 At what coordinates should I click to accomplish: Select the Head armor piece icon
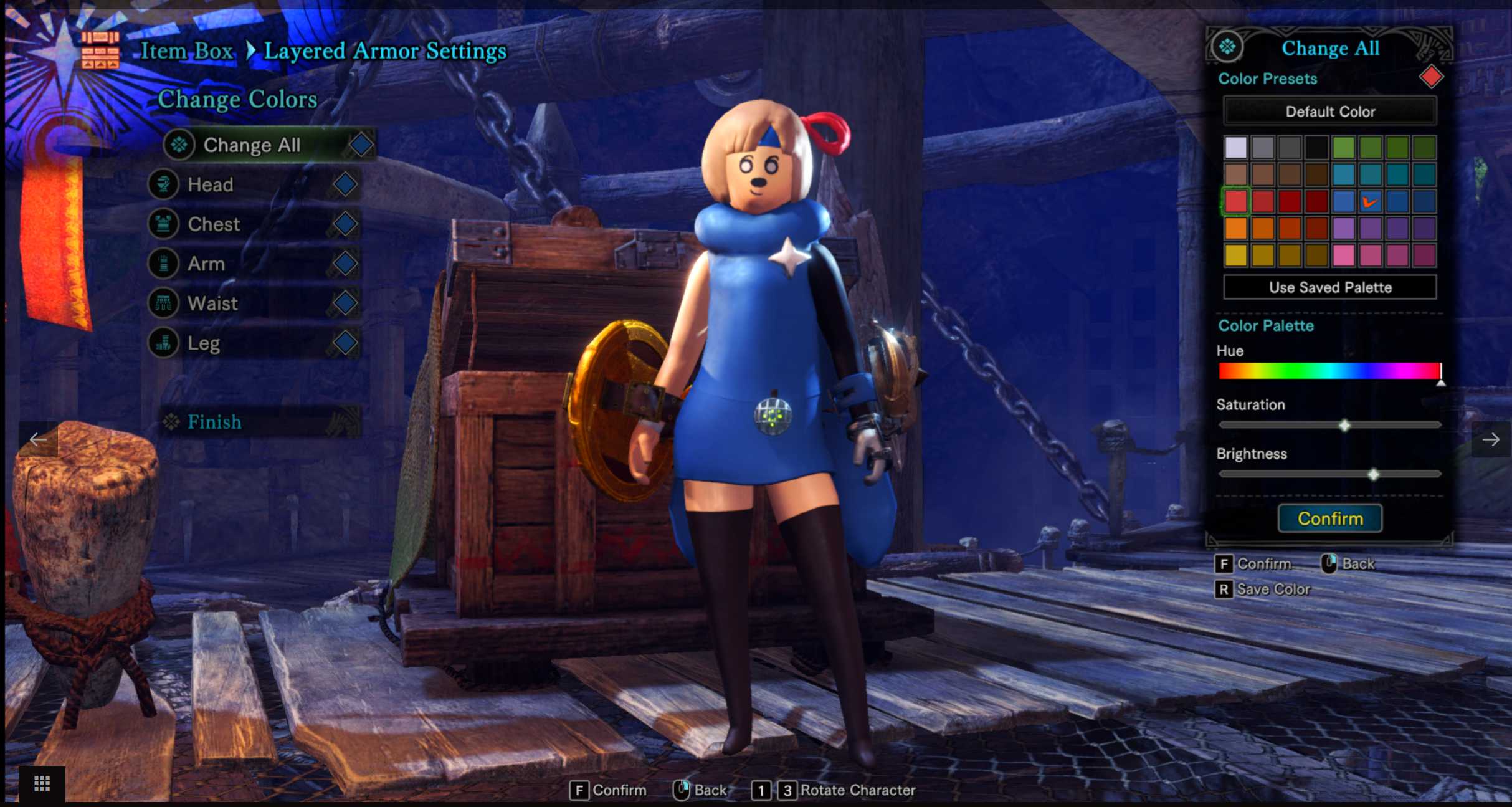point(163,184)
